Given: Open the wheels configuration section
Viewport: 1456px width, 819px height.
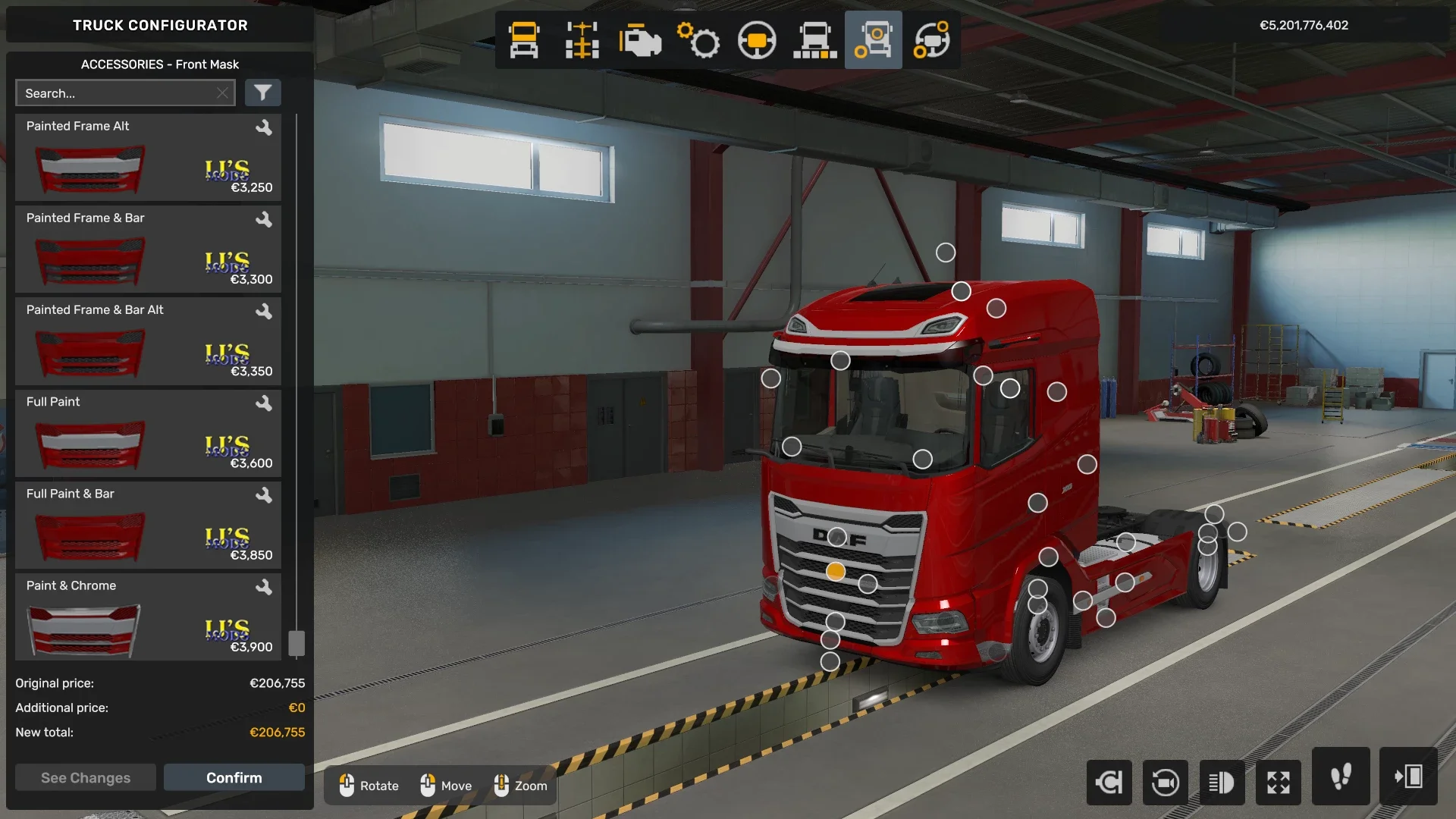Looking at the screenshot, I should click(814, 39).
